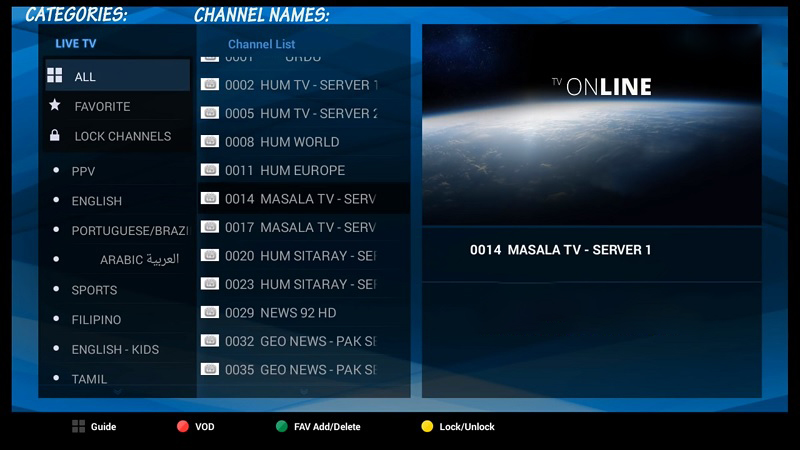The height and width of the screenshot is (450, 800).
Task: Select the ENGLISH category
Action: (116, 201)
